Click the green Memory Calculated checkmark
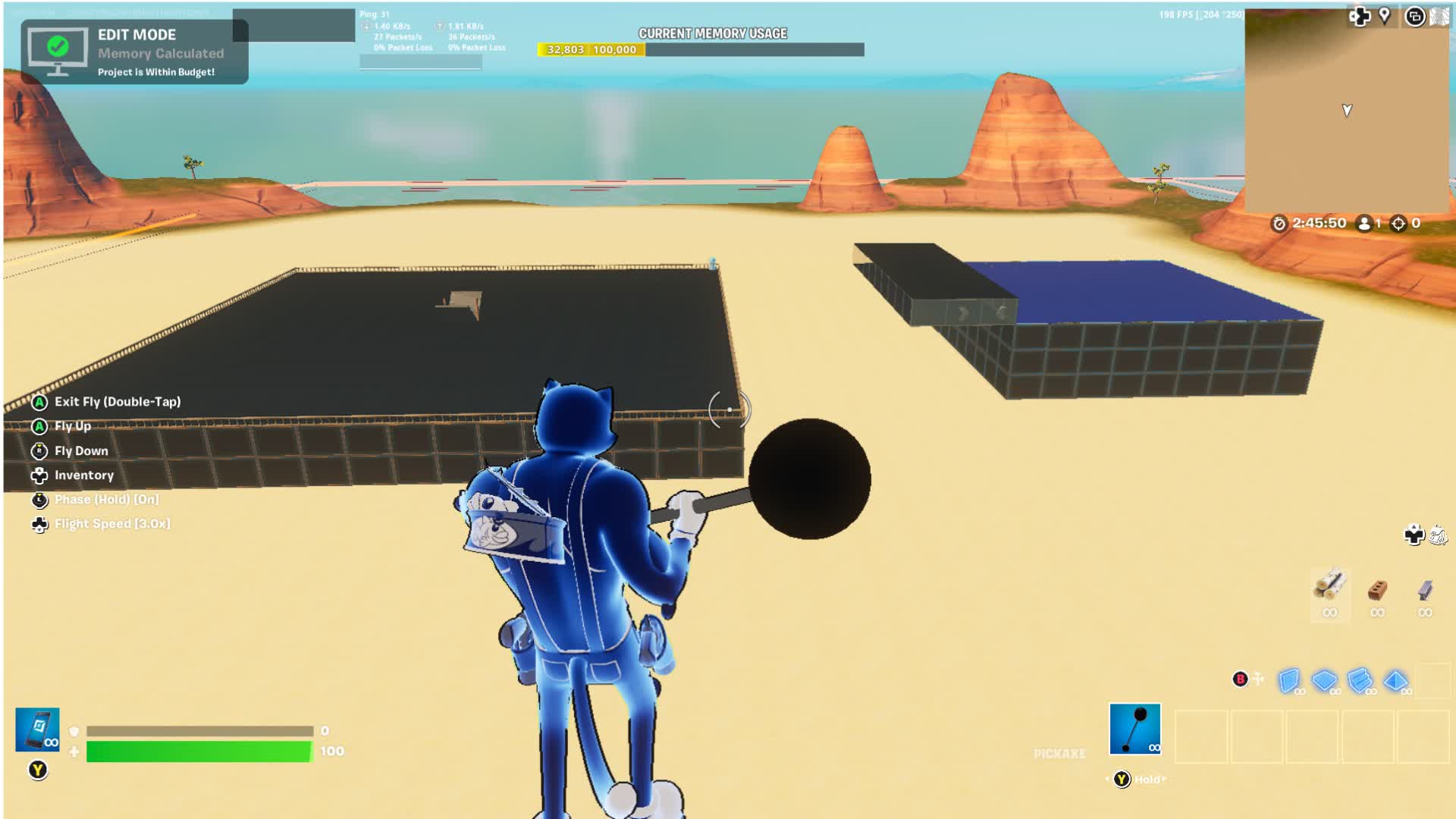Screen dimensions: 1456x819 57,47
